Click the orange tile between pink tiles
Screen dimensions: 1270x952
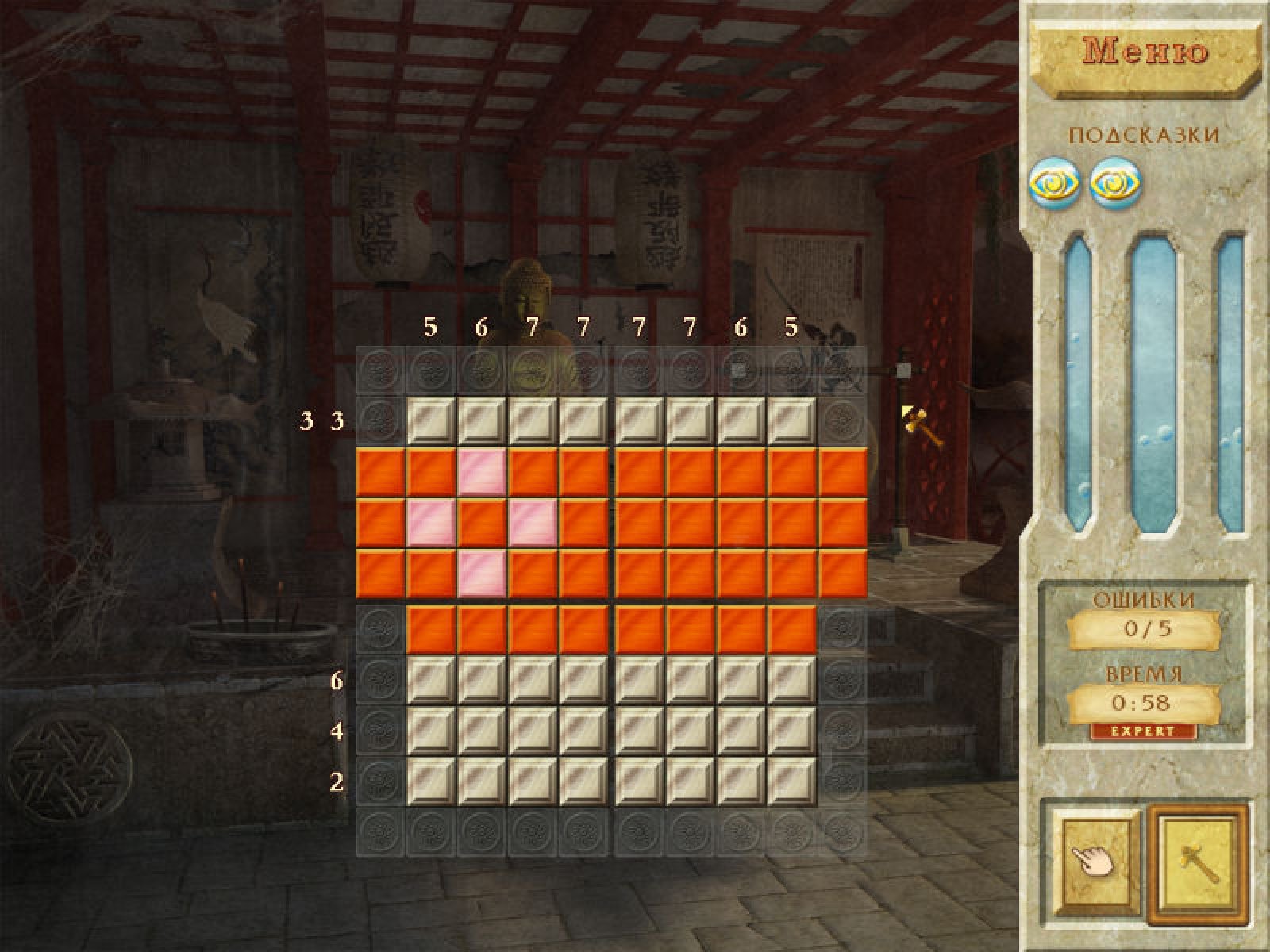[482, 523]
